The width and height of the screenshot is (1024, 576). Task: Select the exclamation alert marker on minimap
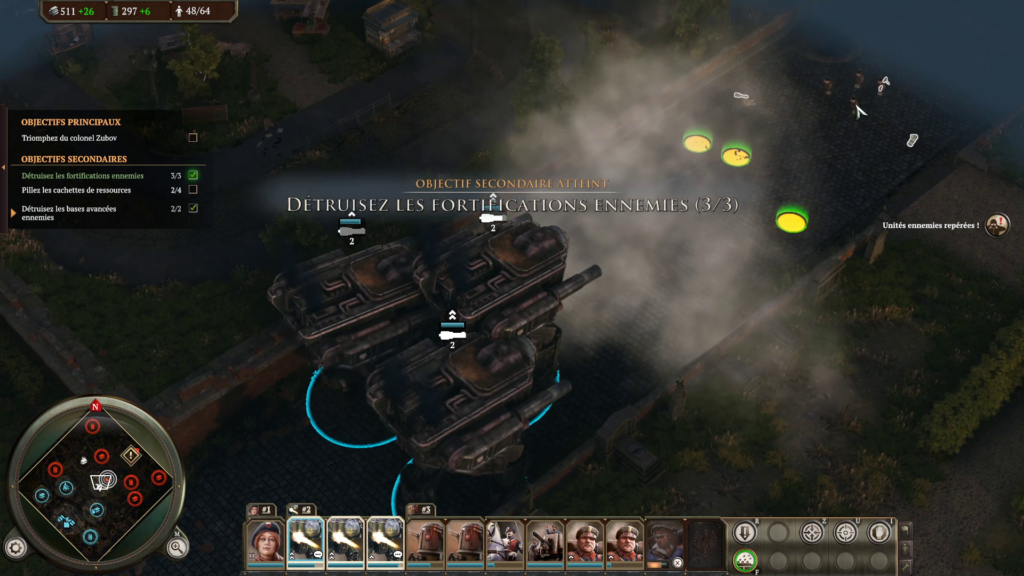(x=131, y=455)
